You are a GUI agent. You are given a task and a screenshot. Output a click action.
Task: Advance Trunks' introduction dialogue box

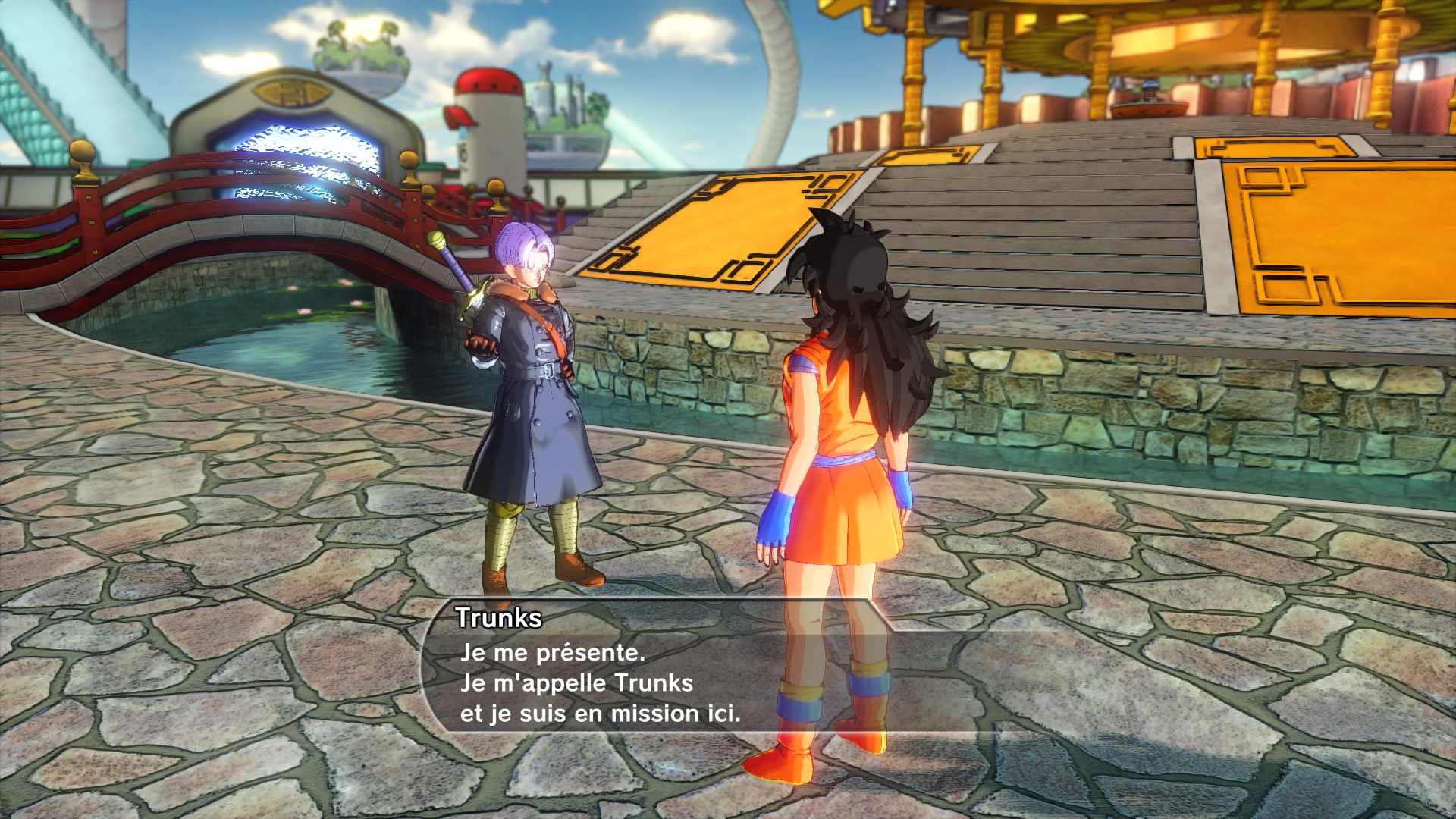599,682
